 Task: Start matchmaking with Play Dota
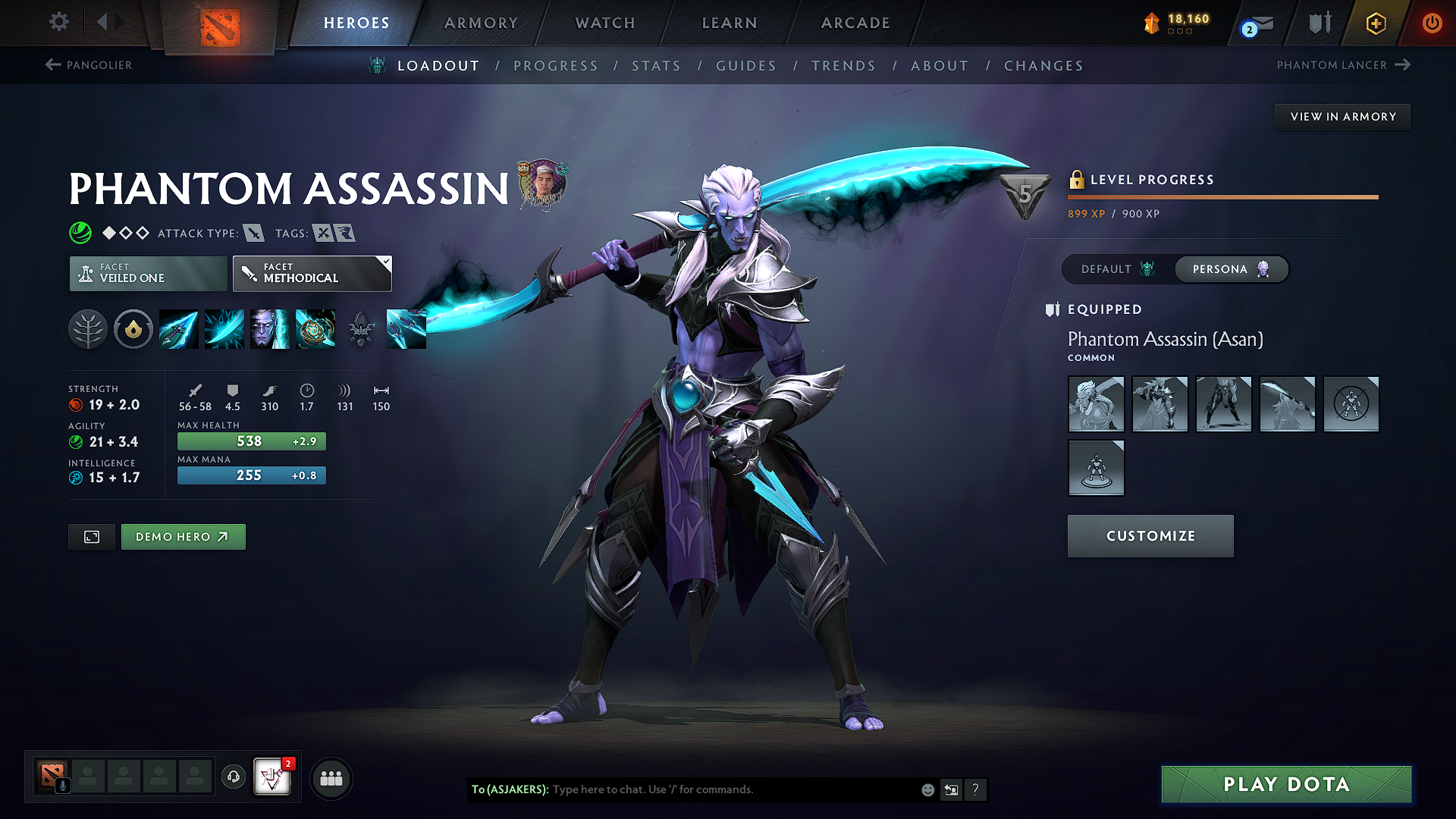tap(1286, 784)
